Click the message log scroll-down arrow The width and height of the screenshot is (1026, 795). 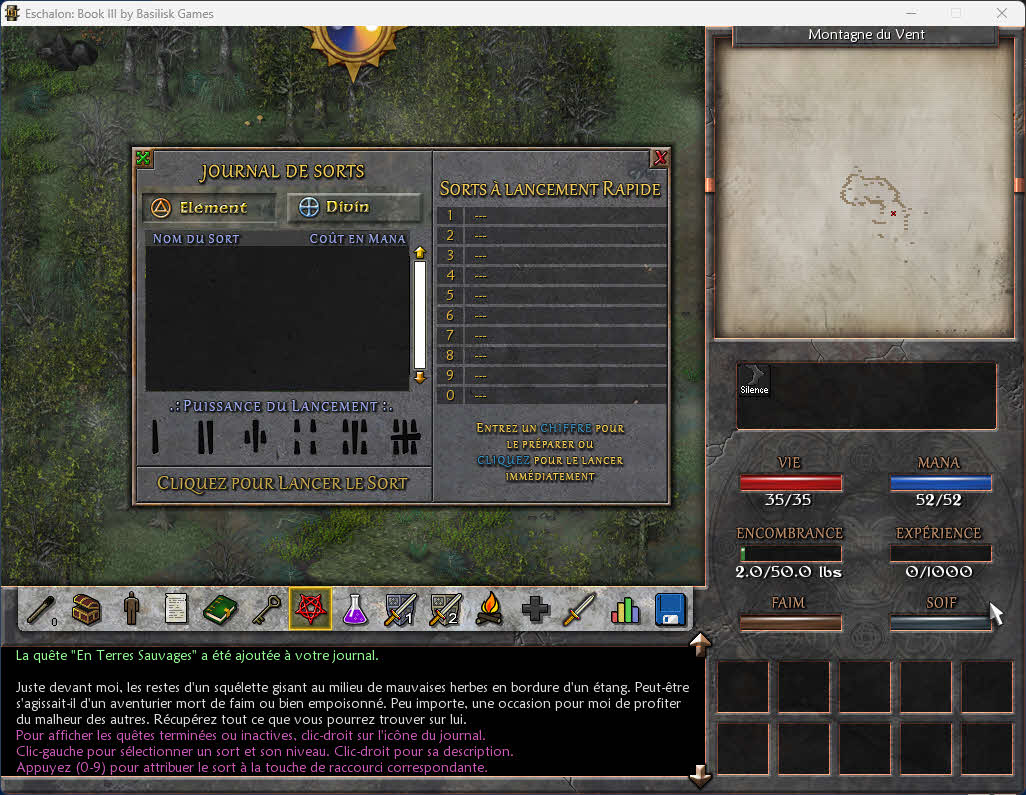click(700, 774)
